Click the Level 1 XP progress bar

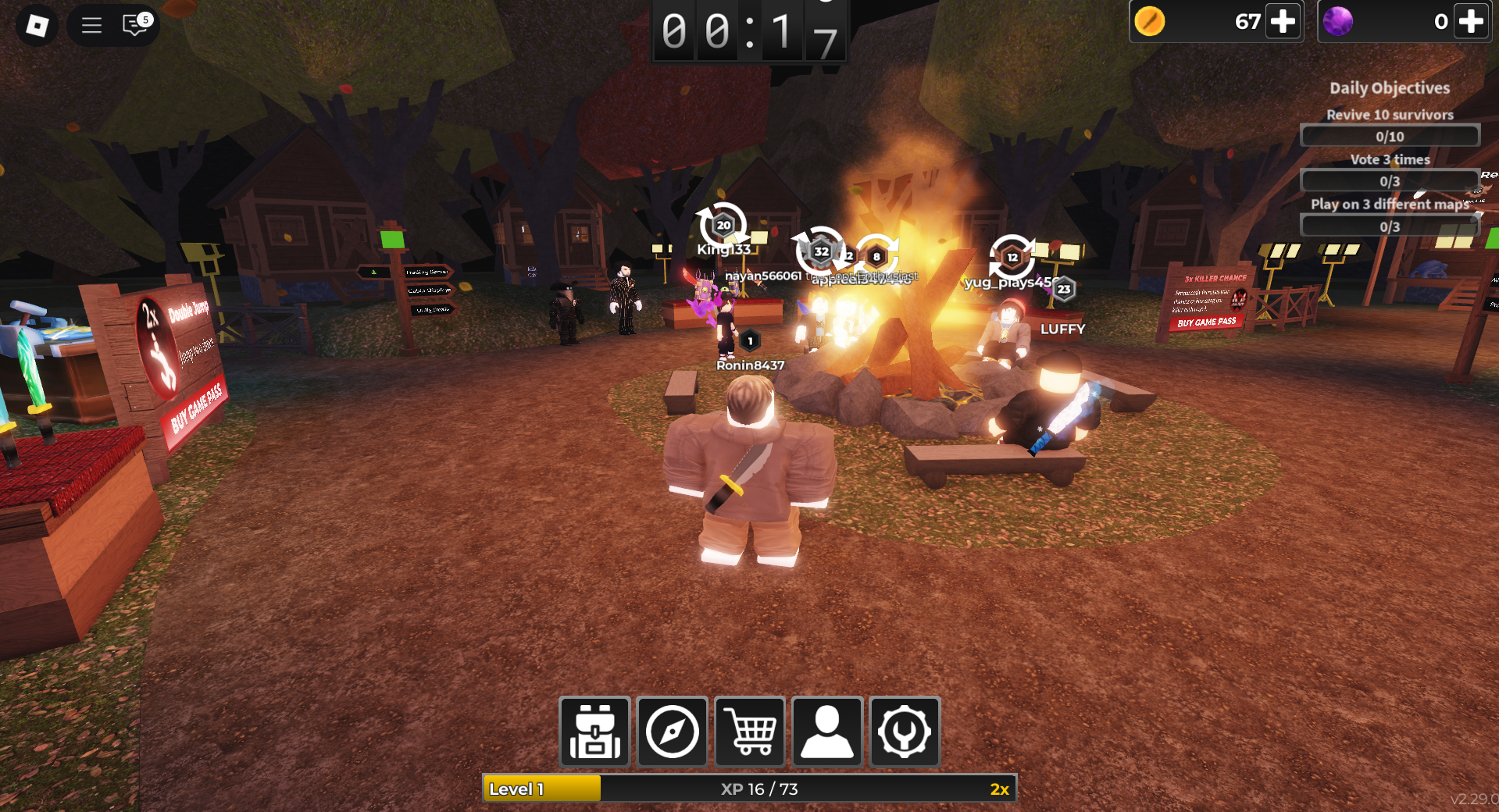click(x=749, y=789)
